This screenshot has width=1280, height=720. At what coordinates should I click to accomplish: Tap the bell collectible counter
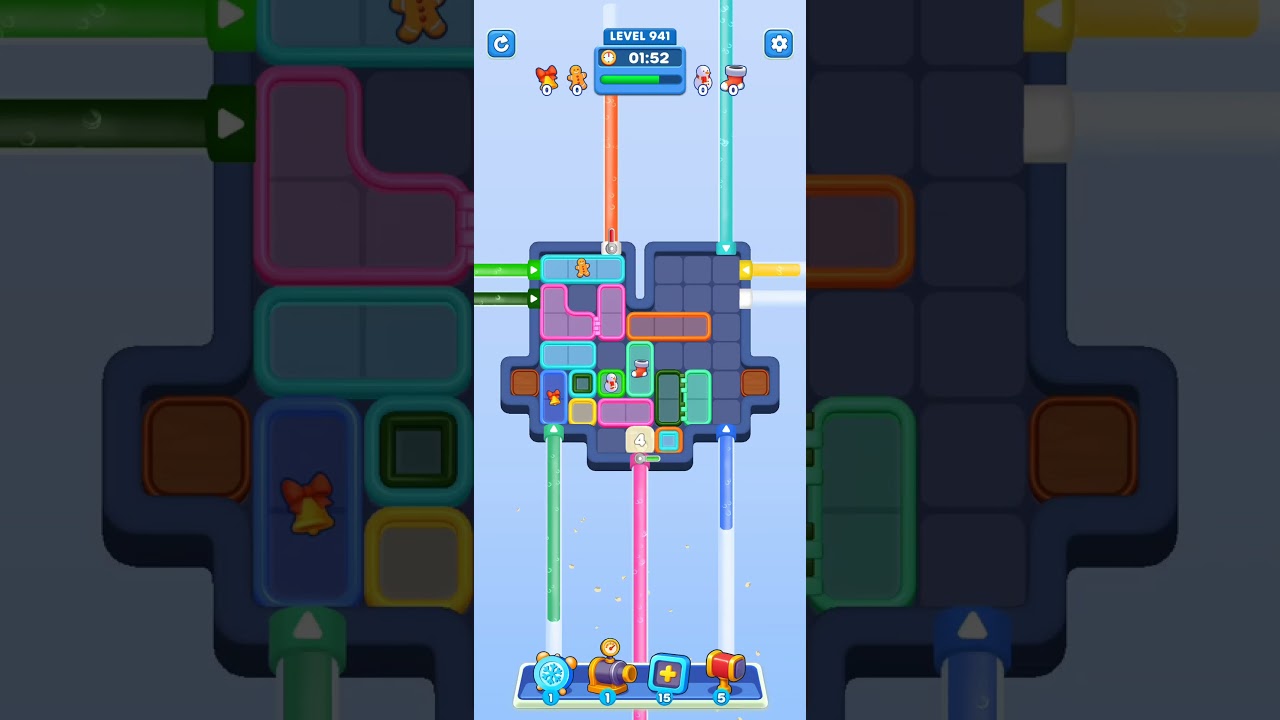(545, 80)
